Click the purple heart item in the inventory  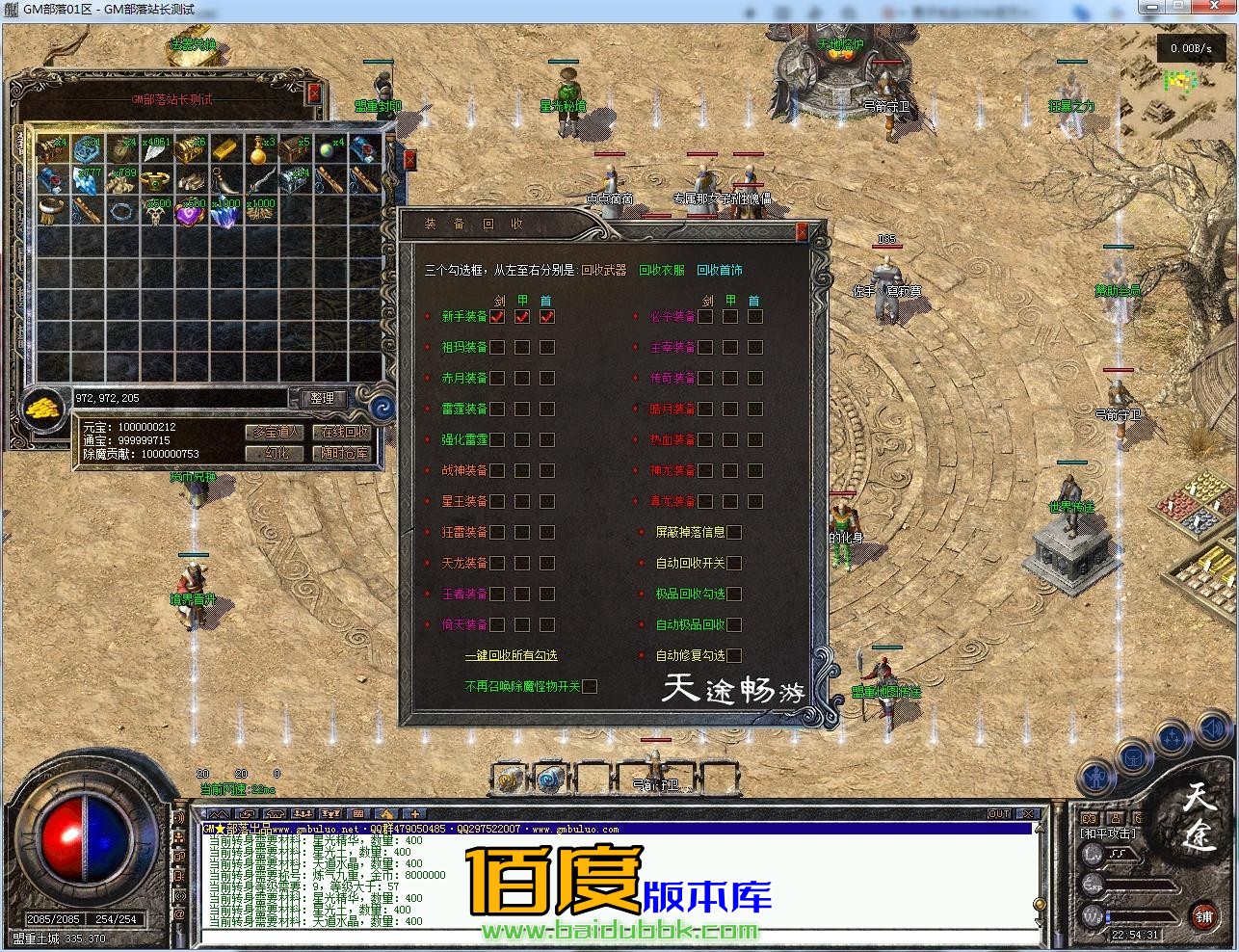click(192, 214)
